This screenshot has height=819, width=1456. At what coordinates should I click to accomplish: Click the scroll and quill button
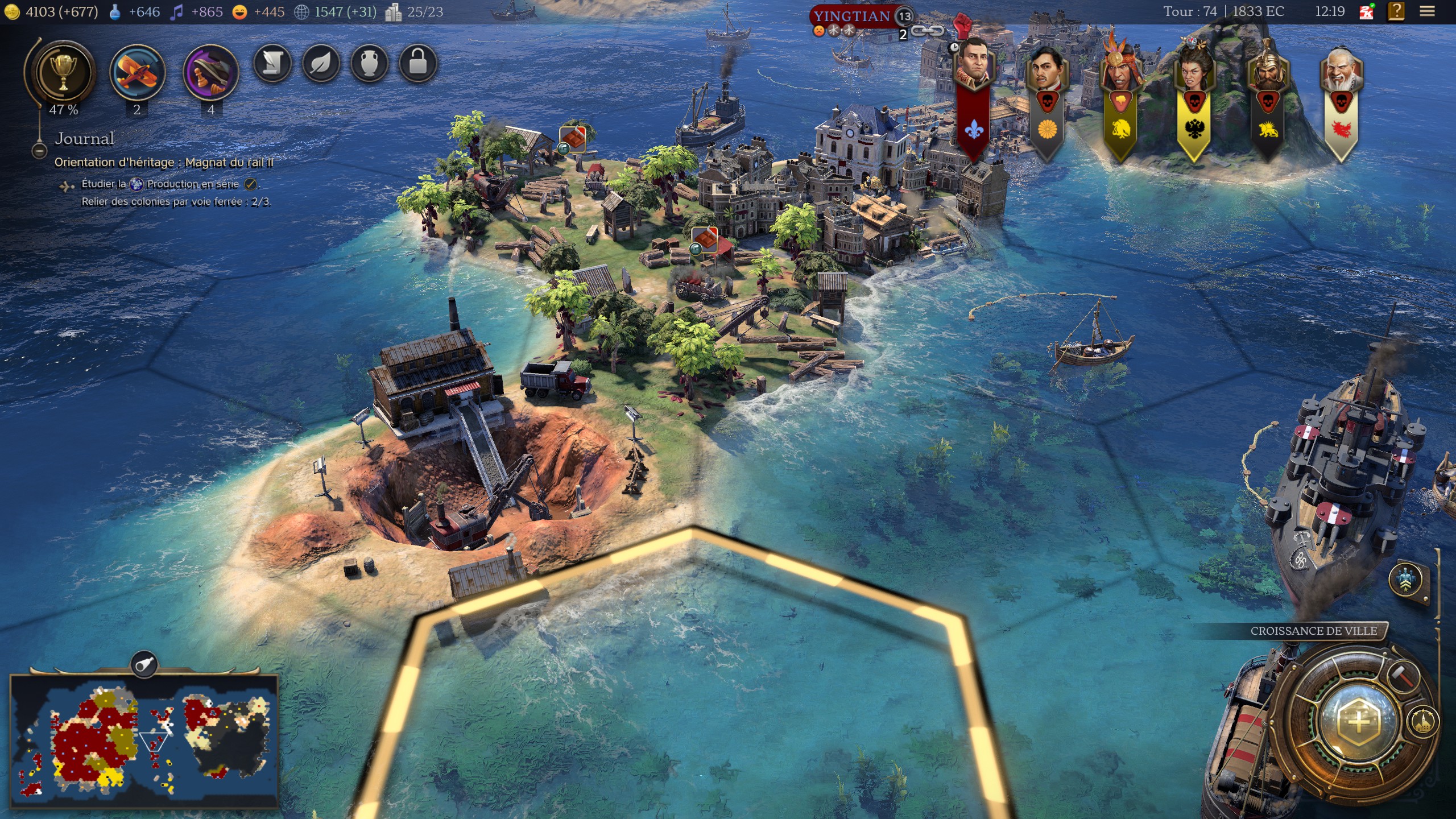(x=272, y=63)
